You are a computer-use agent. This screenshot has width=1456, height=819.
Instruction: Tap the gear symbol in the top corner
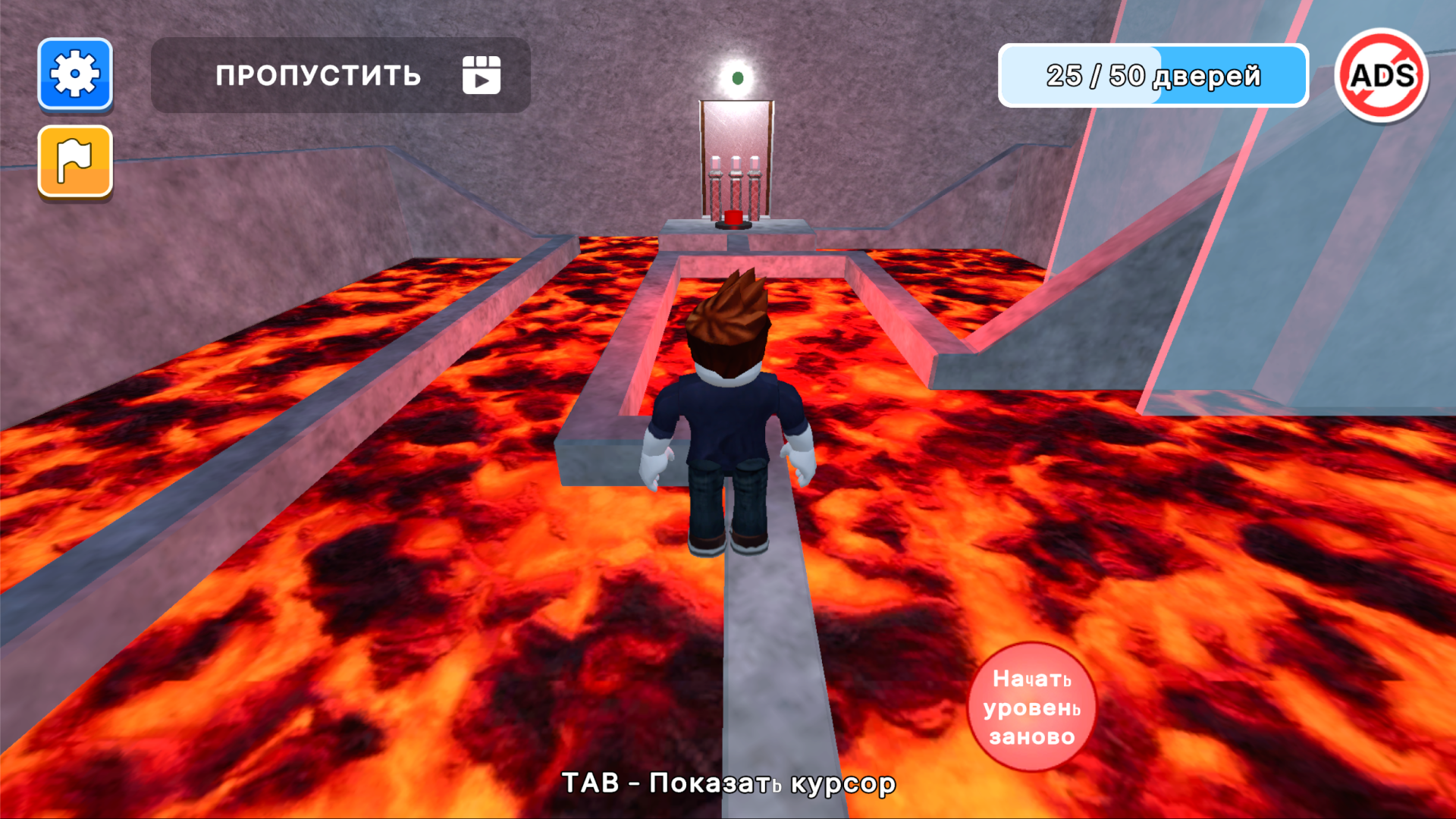[x=74, y=75]
